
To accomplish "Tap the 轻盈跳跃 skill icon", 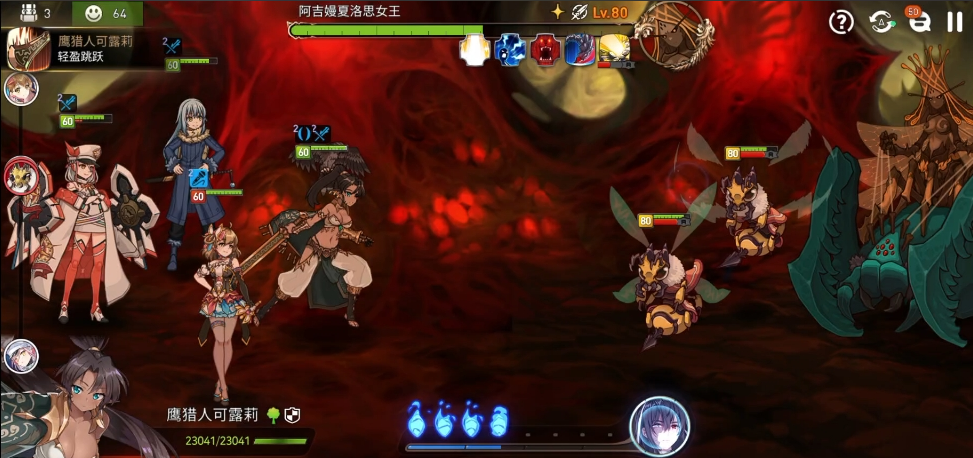I will [x=29, y=49].
